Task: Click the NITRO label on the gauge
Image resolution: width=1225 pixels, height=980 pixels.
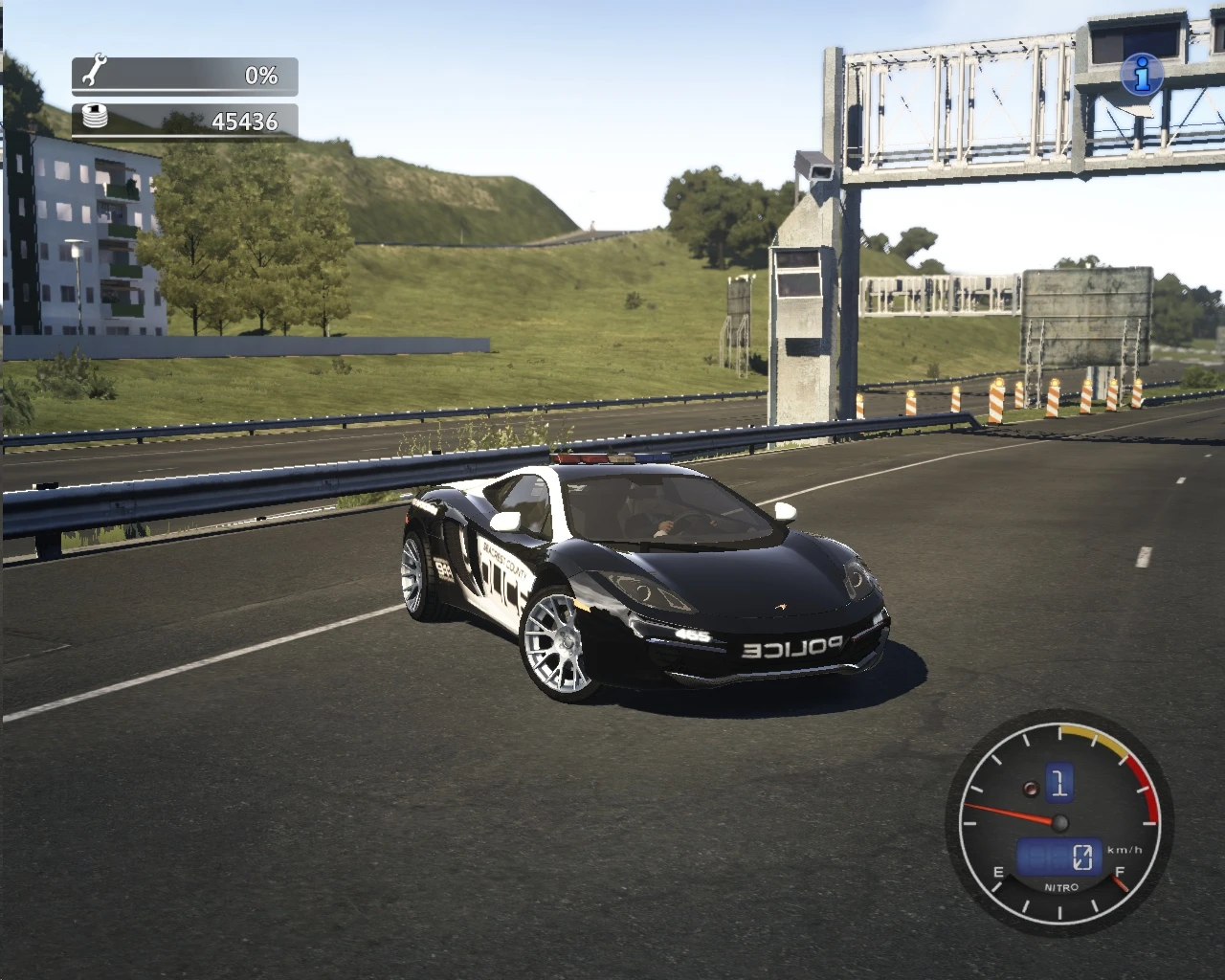Action: pyautogui.click(x=1060, y=887)
